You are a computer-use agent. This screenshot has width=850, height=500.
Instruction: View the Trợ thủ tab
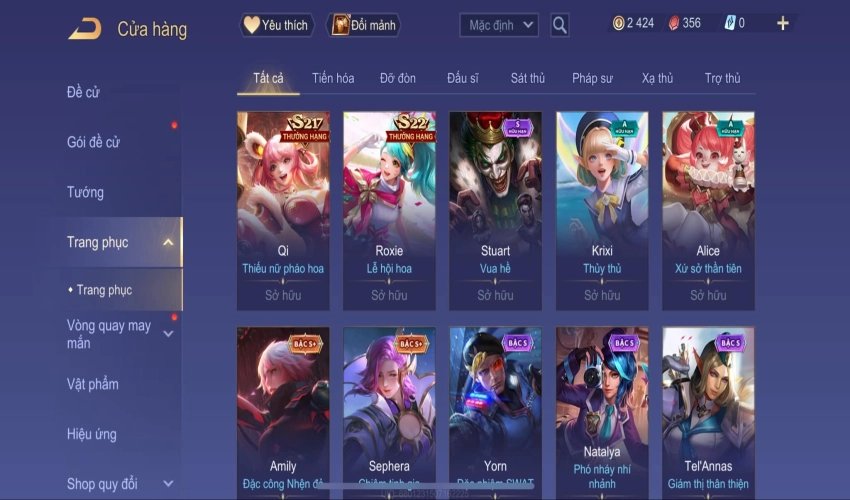click(x=722, y=78)
